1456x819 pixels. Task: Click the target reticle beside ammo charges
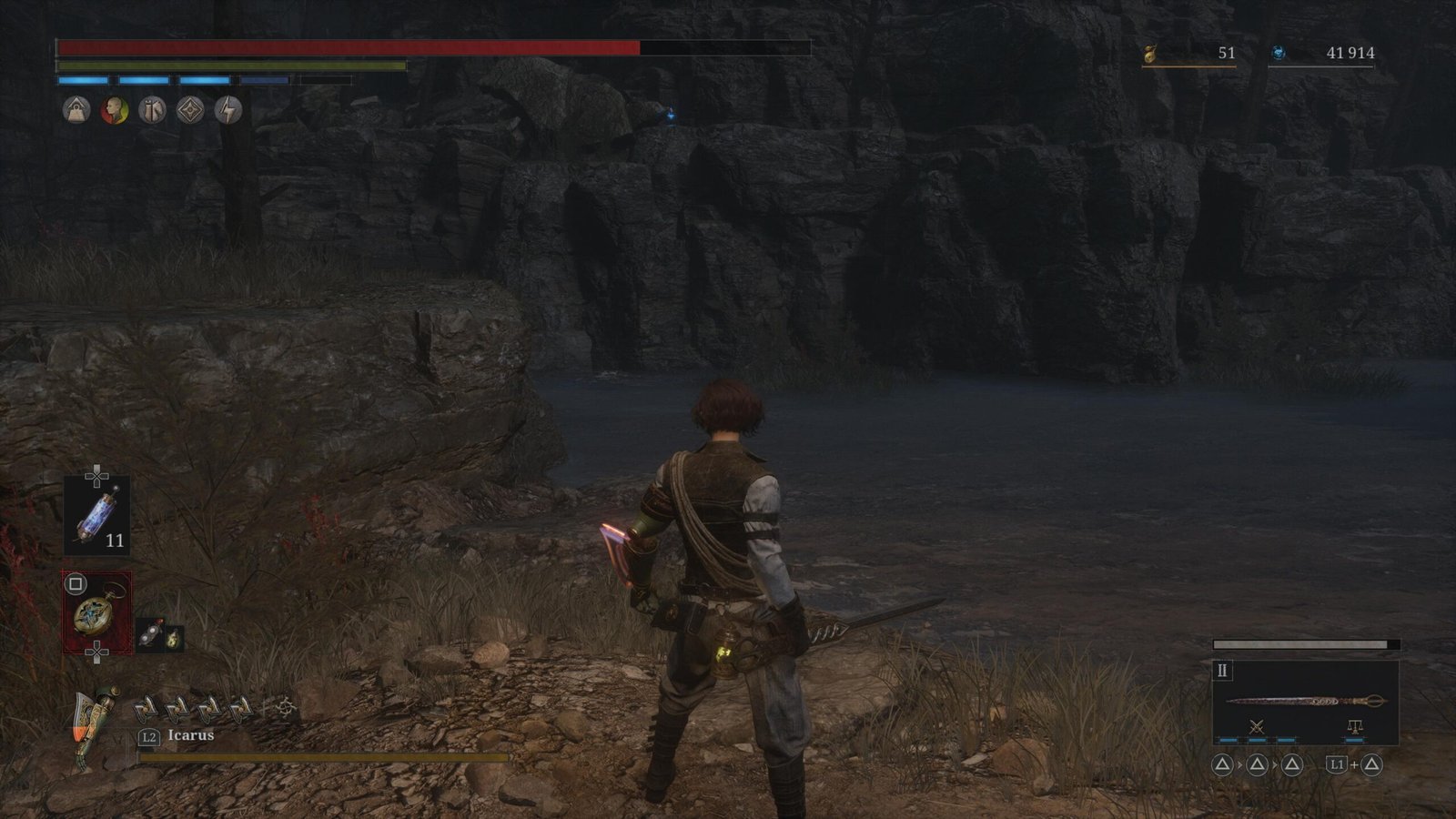(x=286, y=708)
